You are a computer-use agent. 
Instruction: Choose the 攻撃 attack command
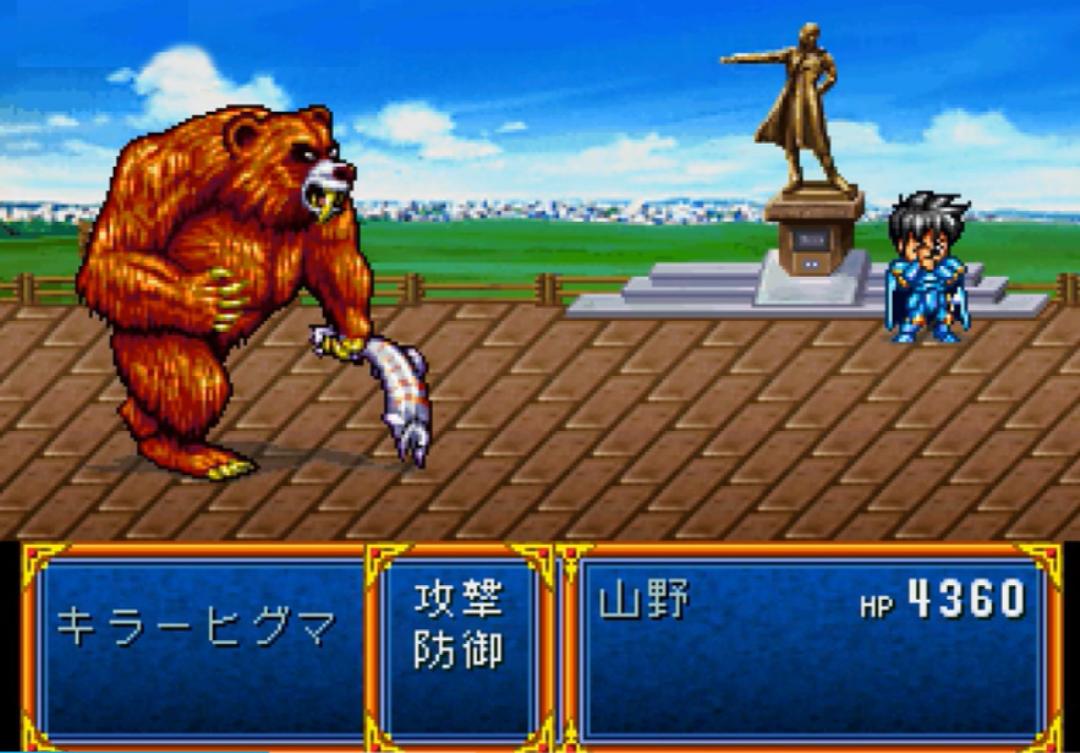click(x=459, y=602)
